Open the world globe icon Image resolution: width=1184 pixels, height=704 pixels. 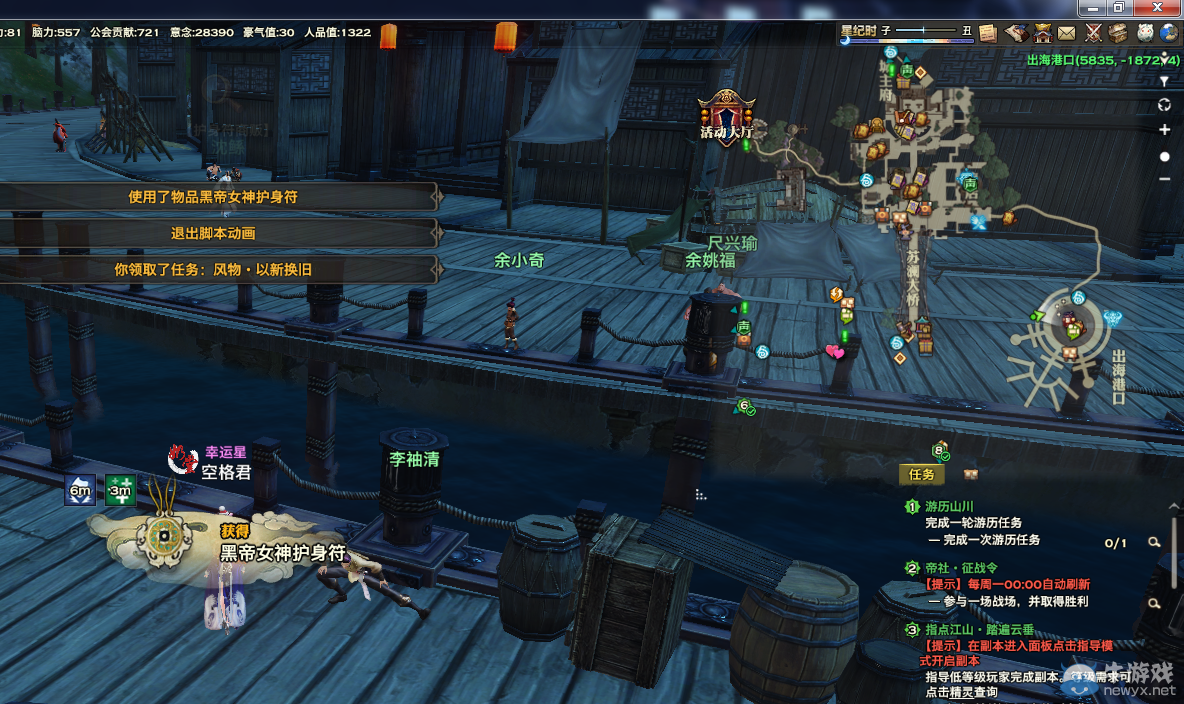(1170, 32)
